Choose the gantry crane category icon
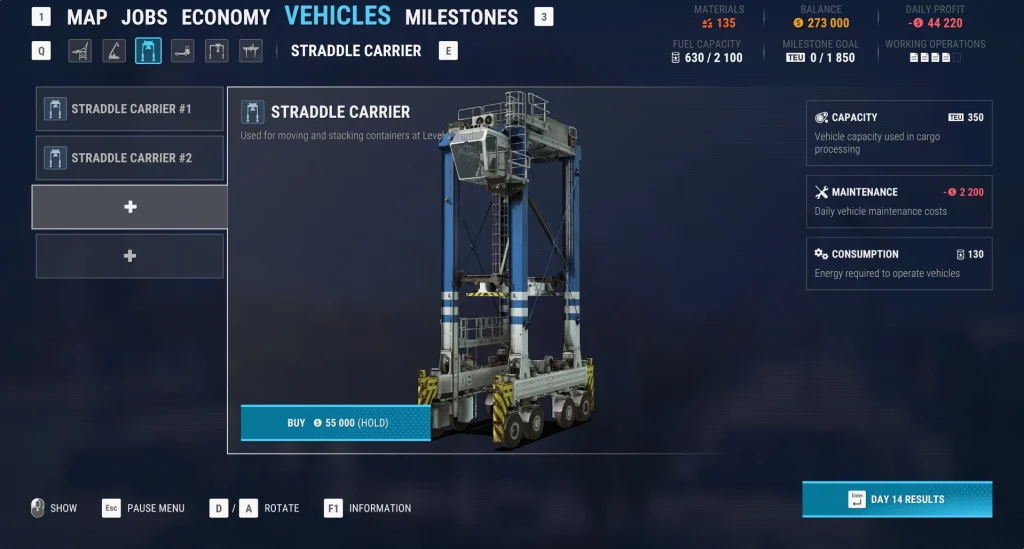 [x=216, y=51]
